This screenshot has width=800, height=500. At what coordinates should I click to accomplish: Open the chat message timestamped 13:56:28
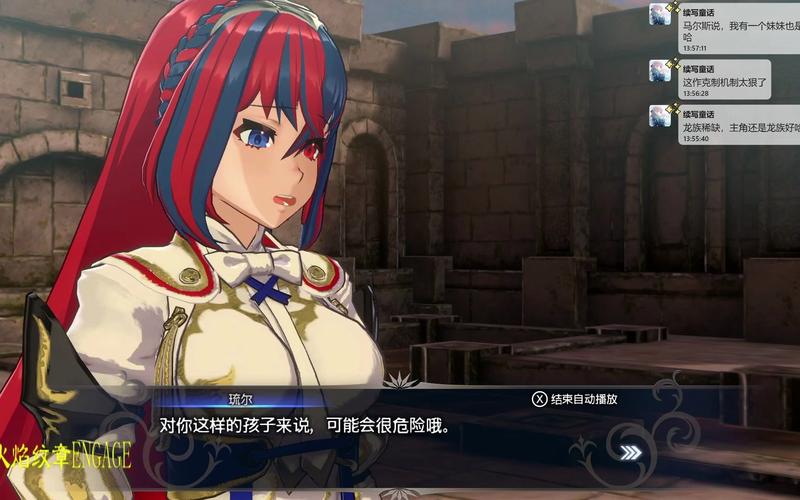tap(724, 78)
